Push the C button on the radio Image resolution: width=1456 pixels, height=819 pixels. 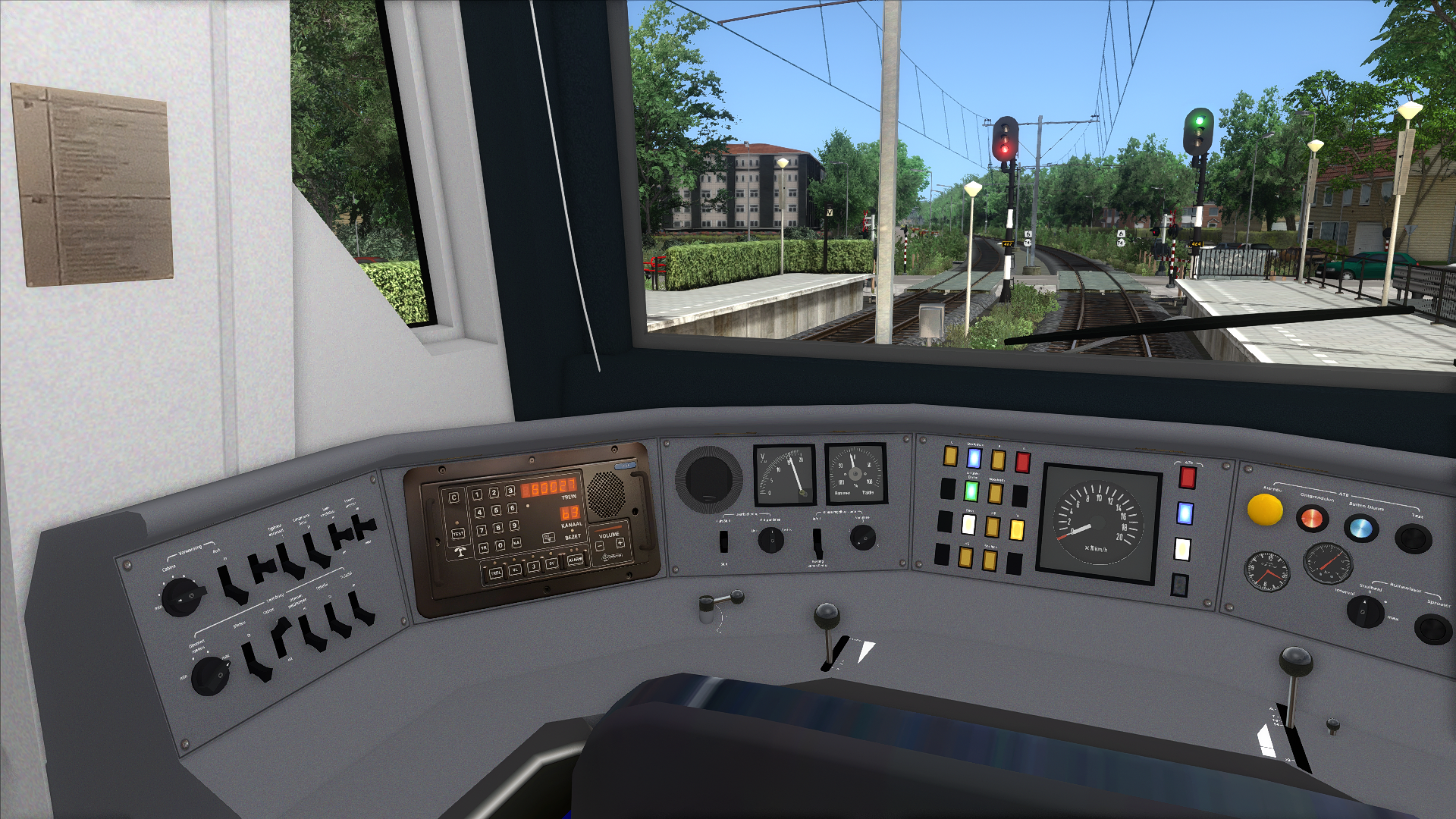(x=454, y=498)
